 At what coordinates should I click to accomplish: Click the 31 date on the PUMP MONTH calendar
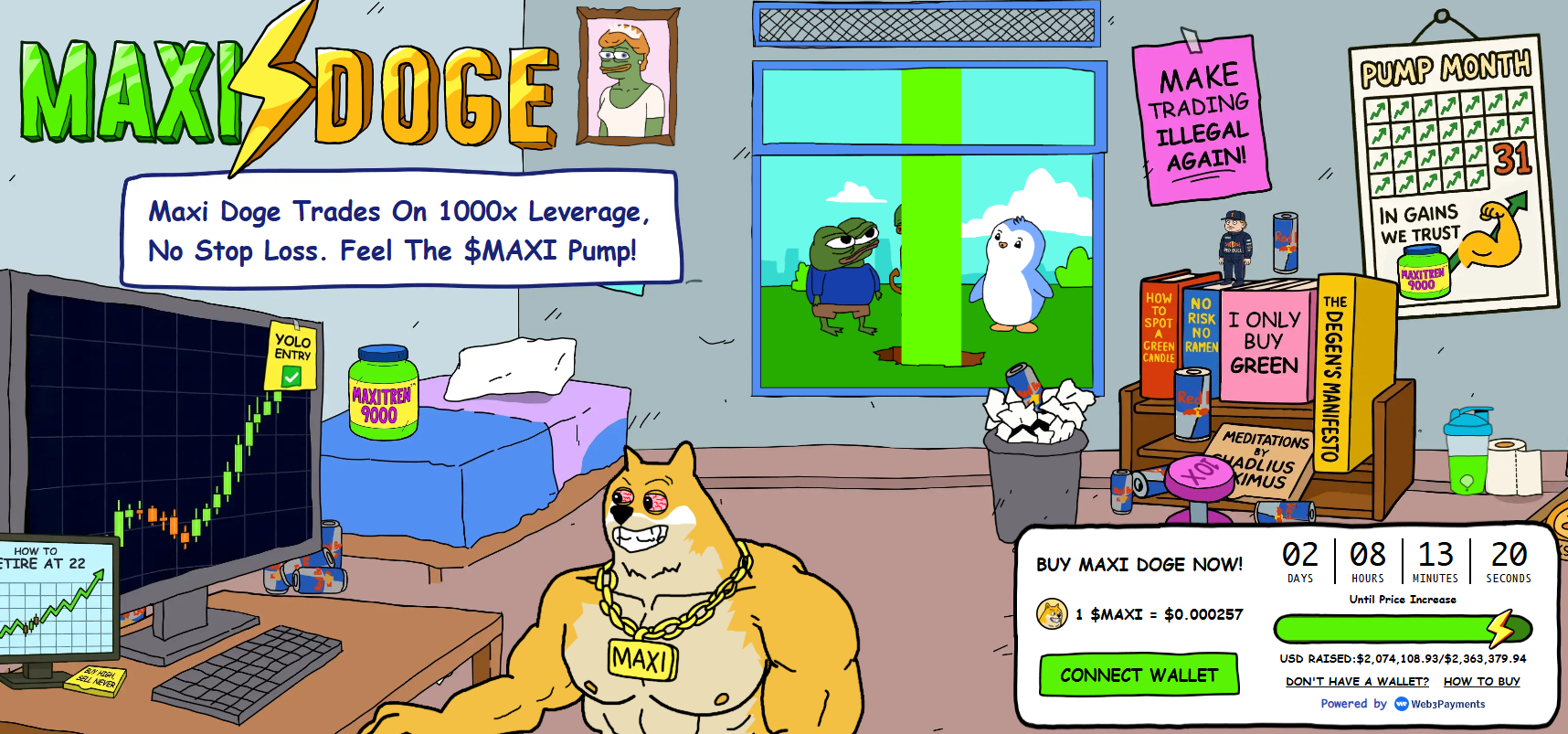point(1514,158)
